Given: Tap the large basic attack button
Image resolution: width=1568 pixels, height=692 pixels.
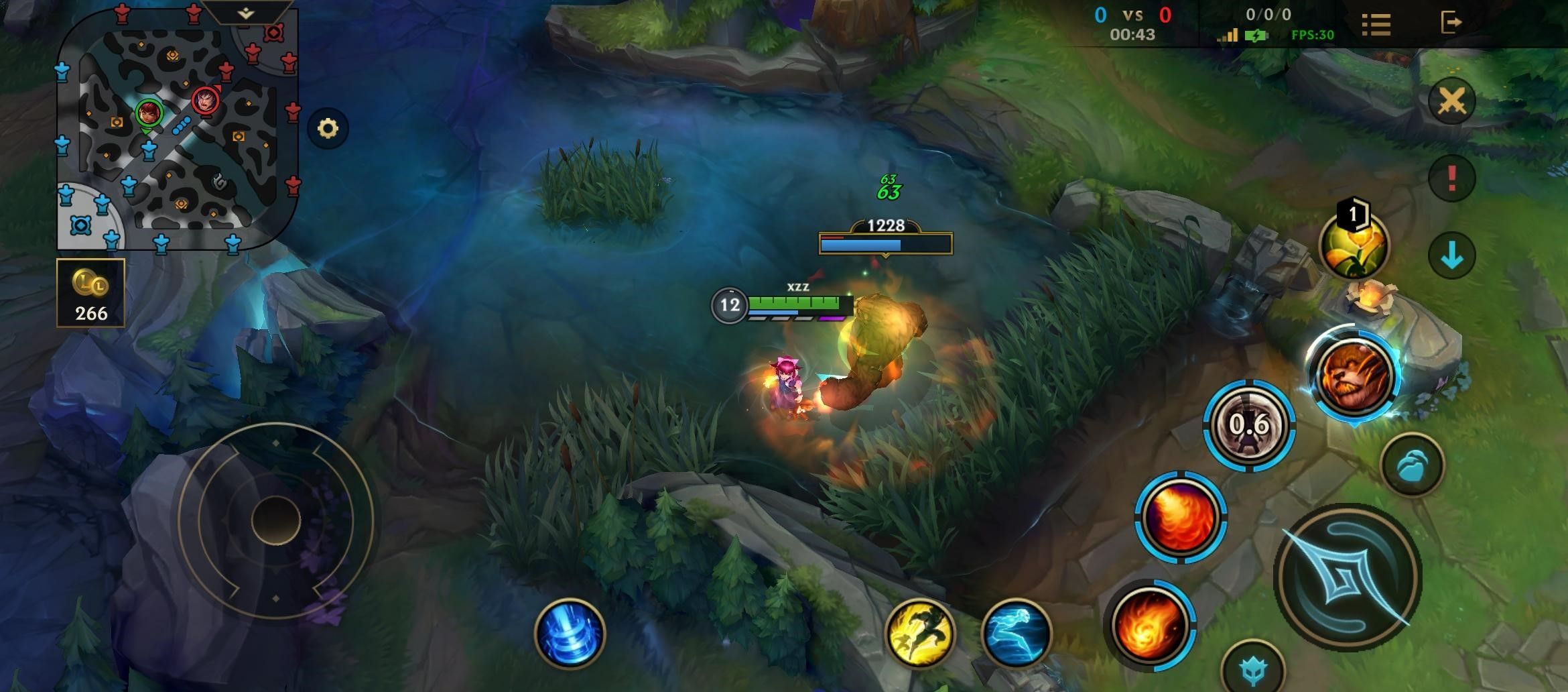Looking at the screenshot, I should pos(1347,577).
